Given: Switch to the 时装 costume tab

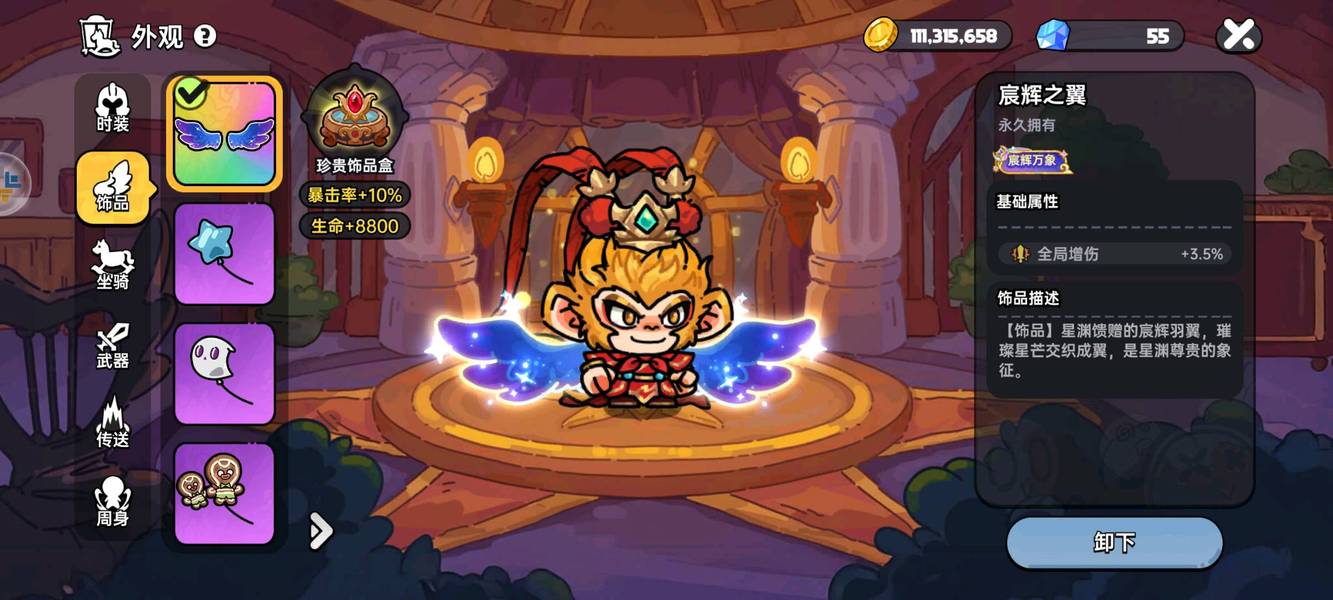Looking at the screenshot, I should tap(113, 108).
